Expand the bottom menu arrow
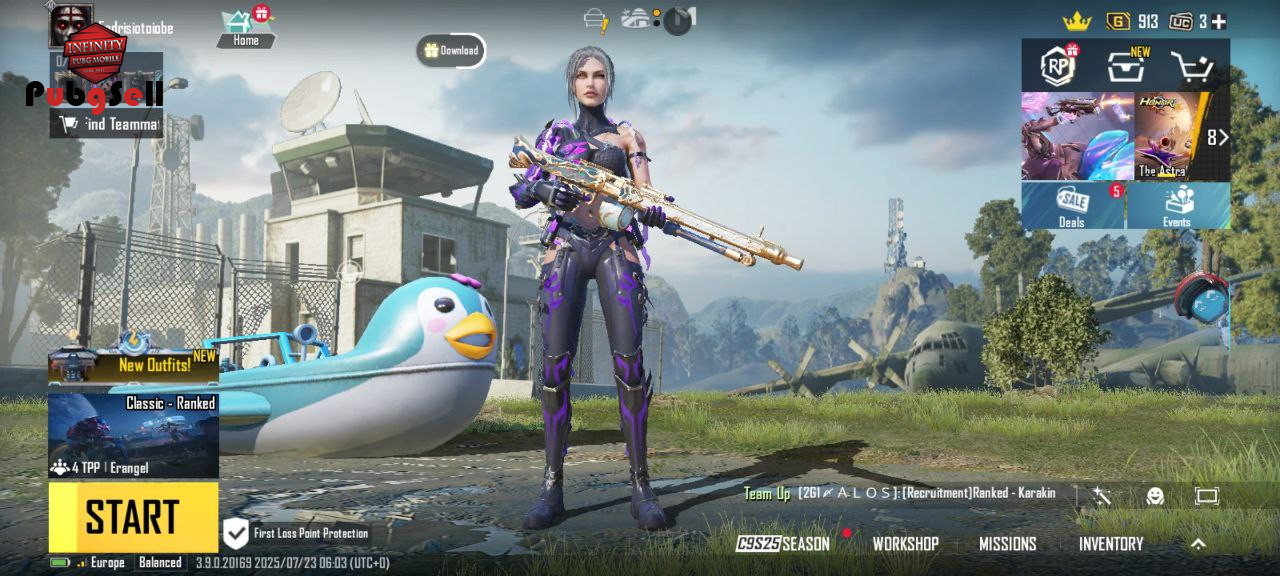Image resolution: width=1280 pixels, height=576 pixels. click(1198, 544)
